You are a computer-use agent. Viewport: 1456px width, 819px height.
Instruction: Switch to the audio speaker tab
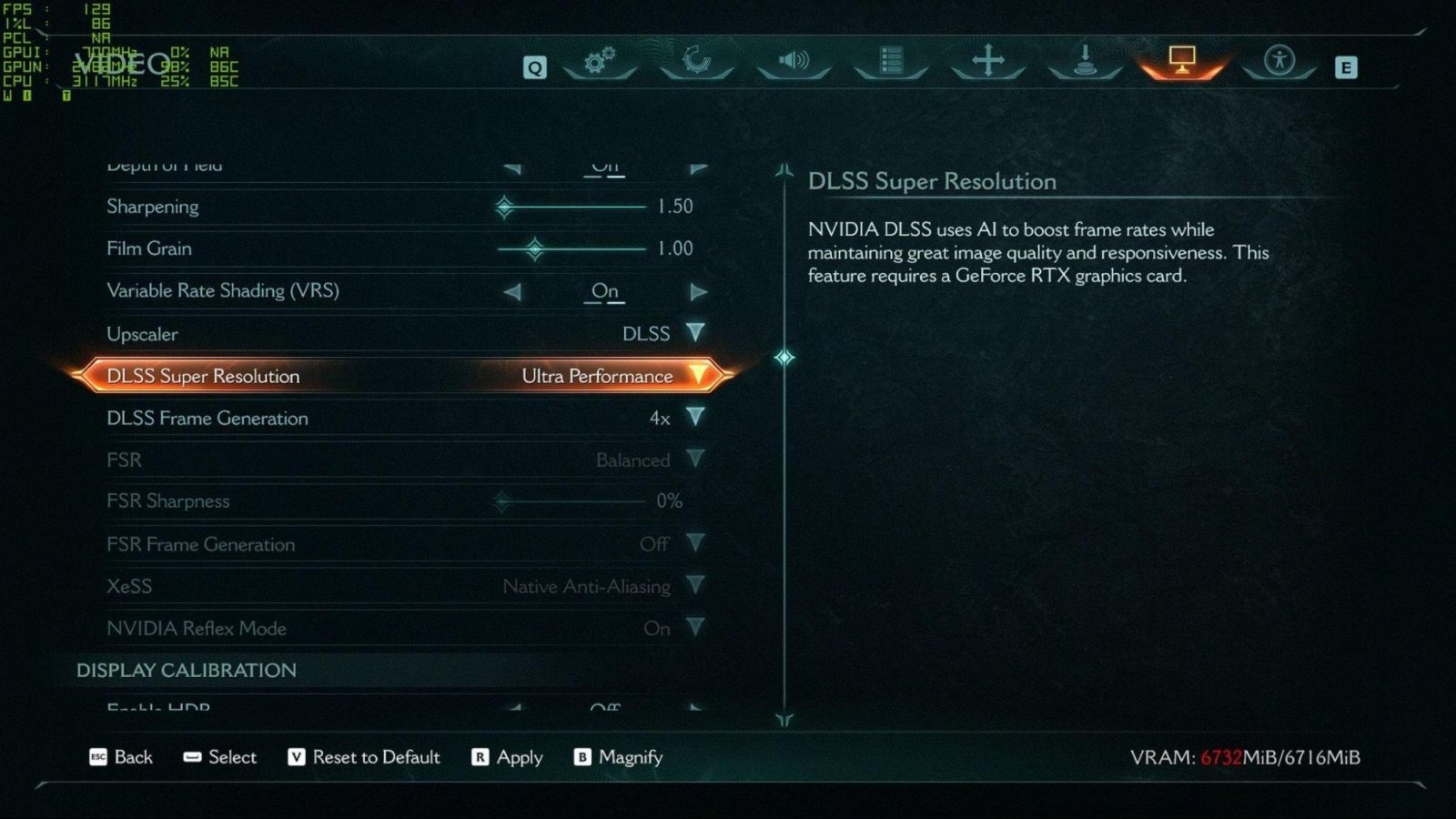click(x=794, y=61)
